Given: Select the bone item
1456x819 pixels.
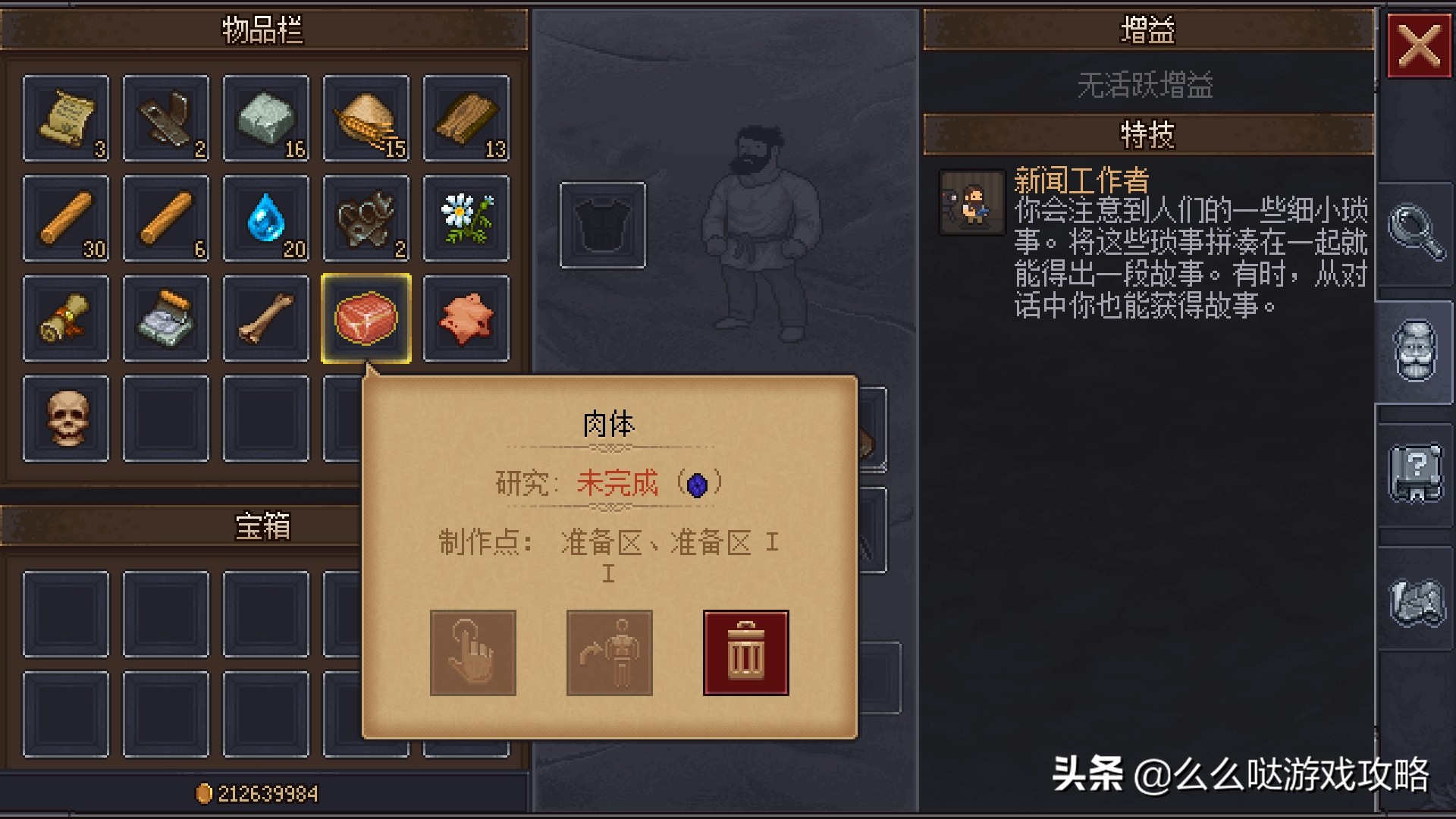Looking at the screenshot, I should (266, 319).
